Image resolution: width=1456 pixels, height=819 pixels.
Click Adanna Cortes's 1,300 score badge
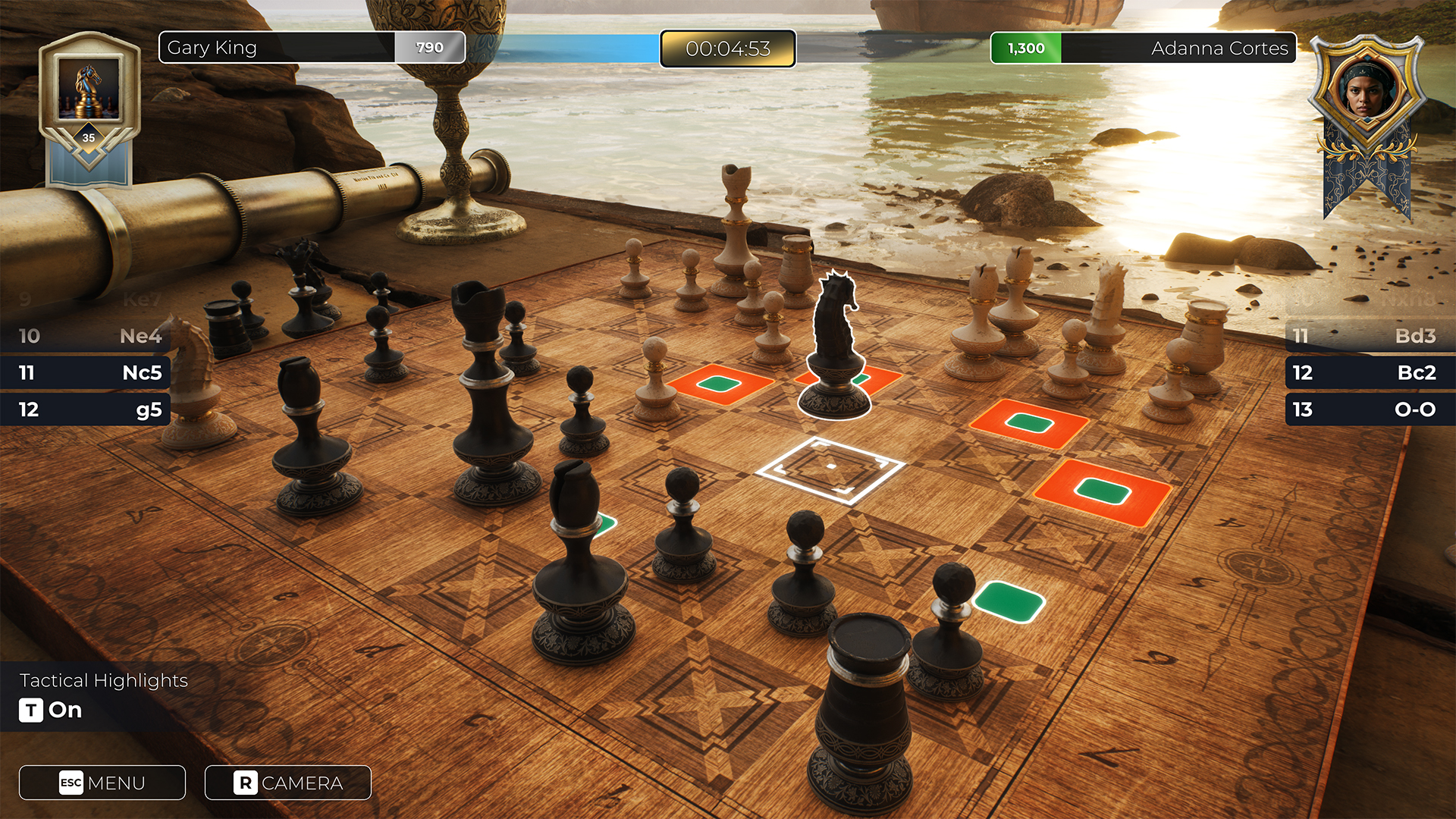[1026, 48]
